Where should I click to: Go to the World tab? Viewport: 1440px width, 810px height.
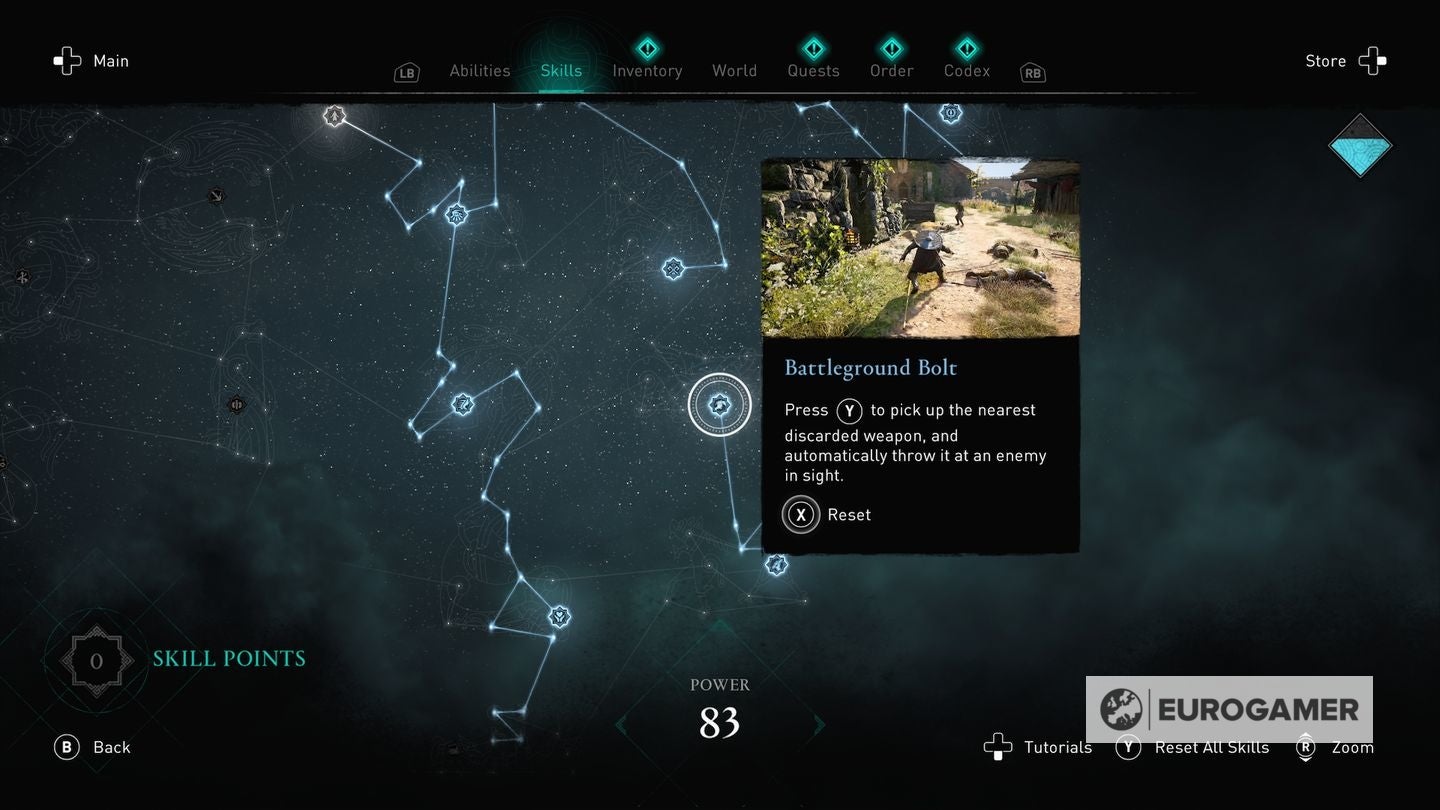coord(734,71)
